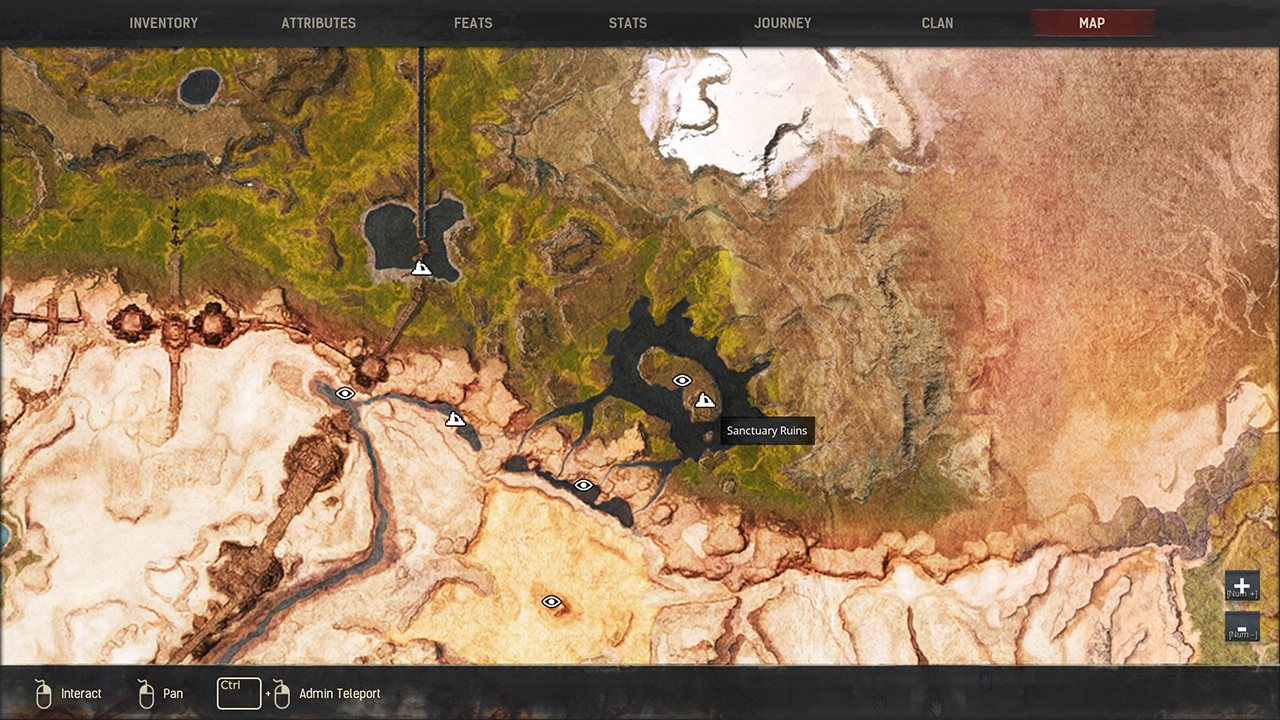The image size is (1280, 720).
Task: Select the mountain marker below the northern lake
Action: click(x=421, y=267)
